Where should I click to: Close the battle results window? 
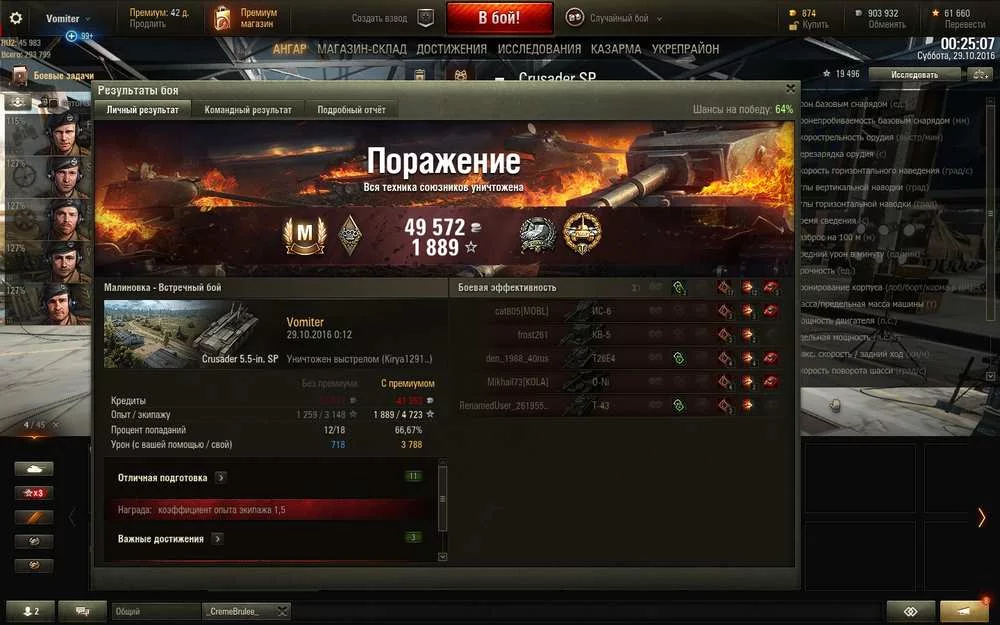point(790,89)
